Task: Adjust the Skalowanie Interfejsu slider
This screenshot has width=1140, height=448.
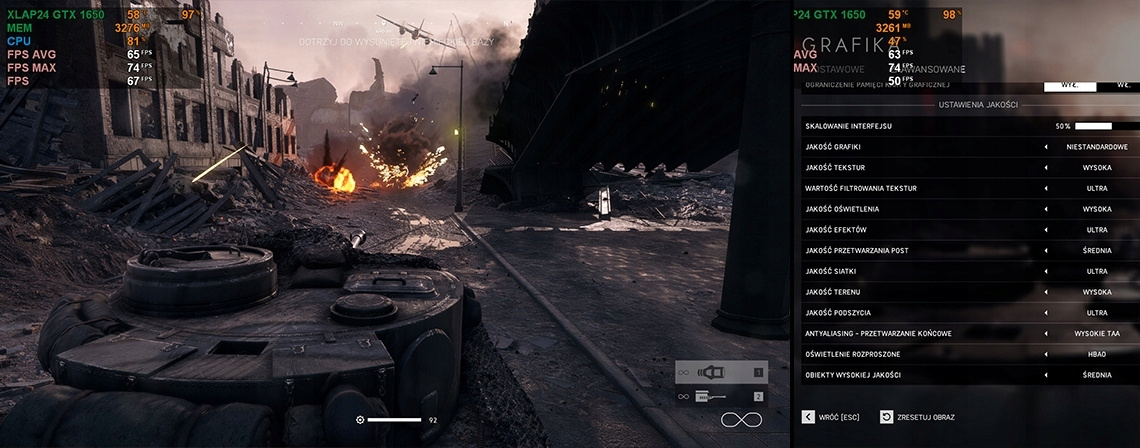Action: pyautogui.click(x=1093, y=126)
